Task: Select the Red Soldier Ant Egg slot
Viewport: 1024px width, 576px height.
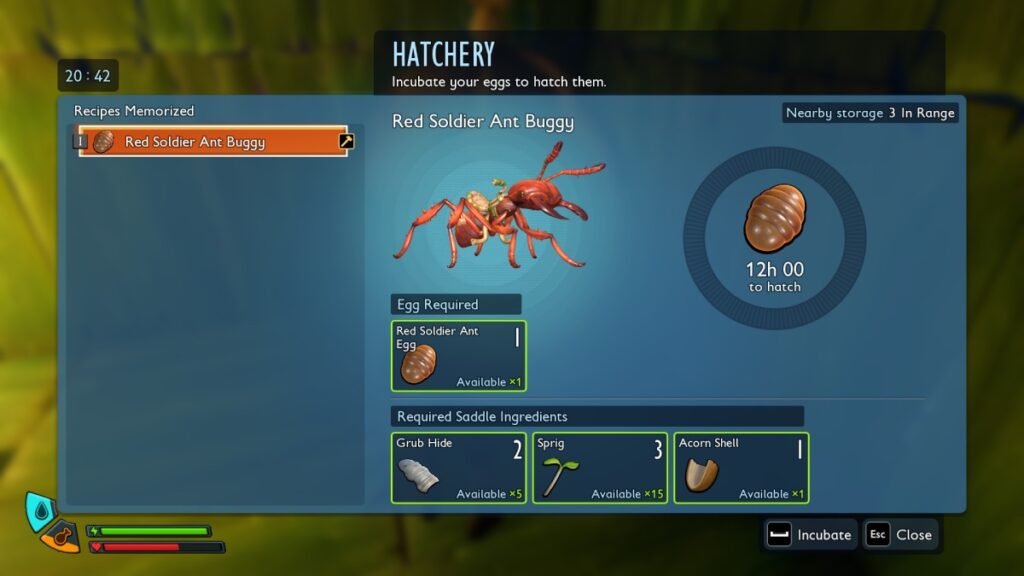Action: pyautogui.click(x=458, y=356)
